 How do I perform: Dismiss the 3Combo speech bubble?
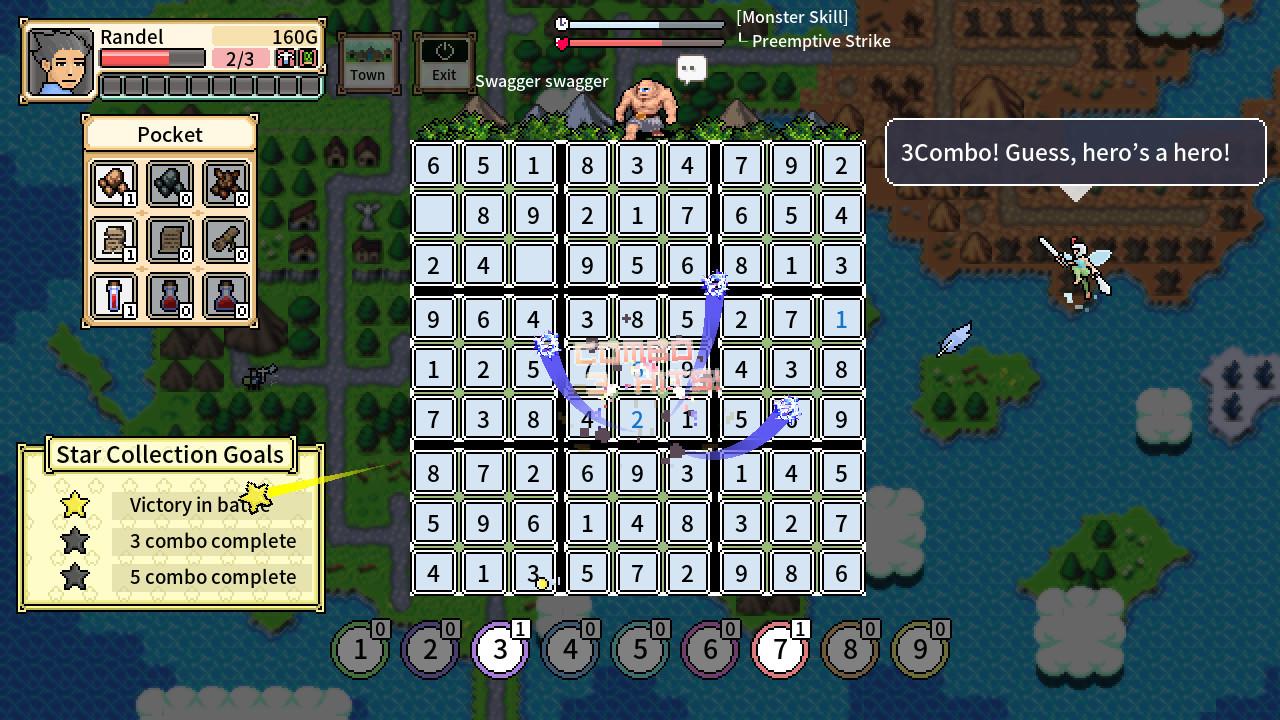[x=1076, y=152]
